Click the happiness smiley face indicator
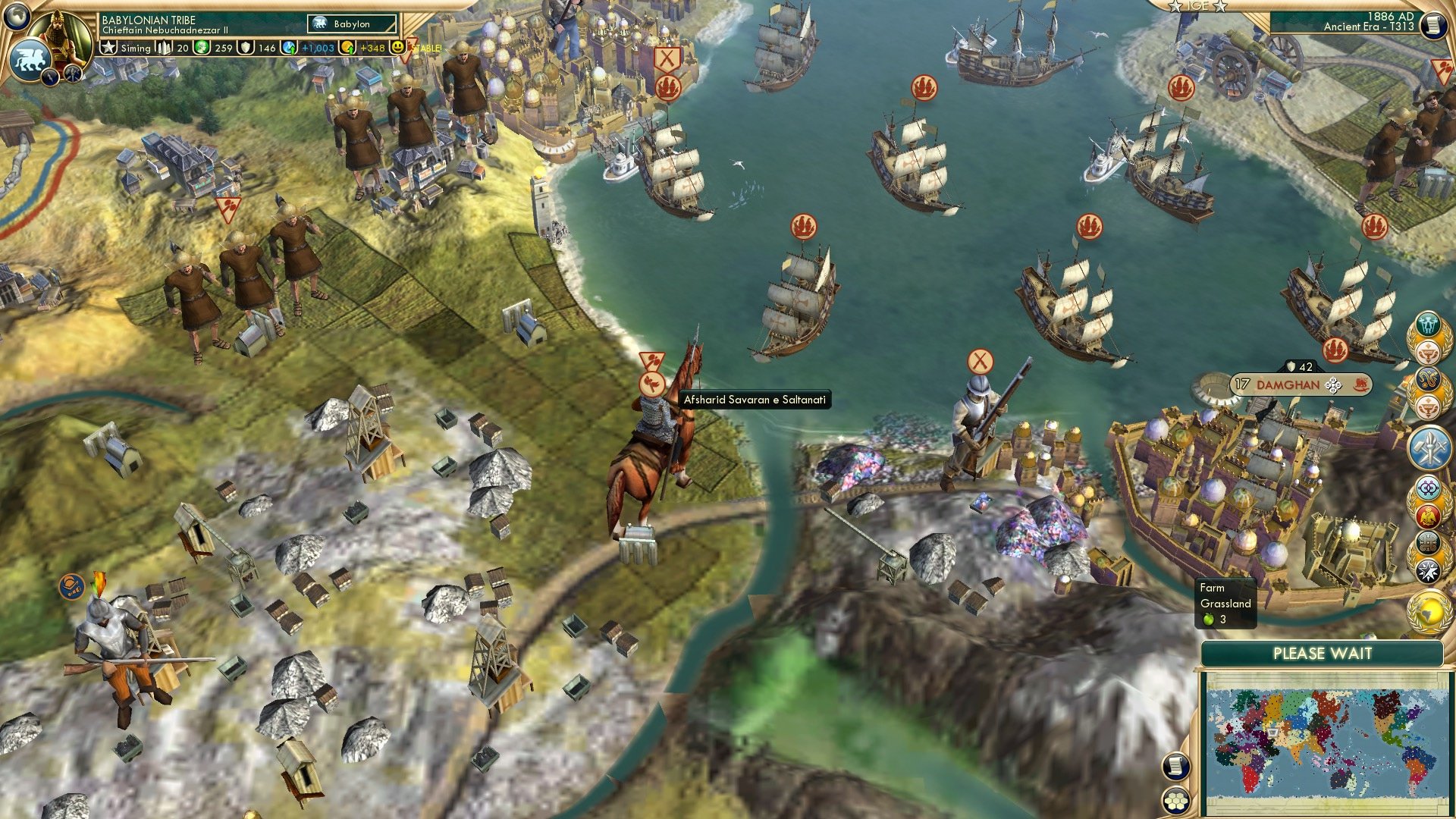 tap(397, 47)
